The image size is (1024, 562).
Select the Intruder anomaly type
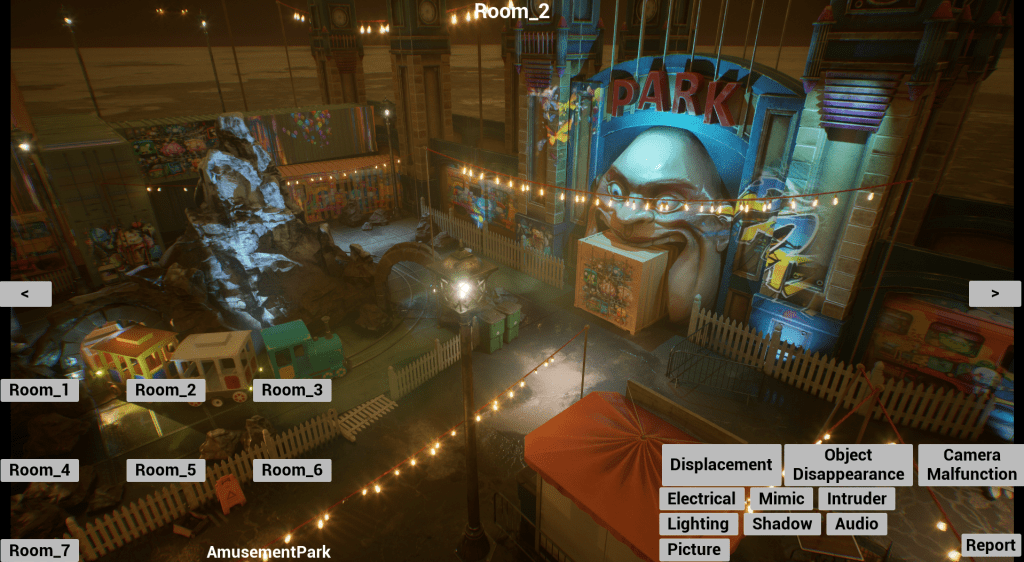point(857,498)
